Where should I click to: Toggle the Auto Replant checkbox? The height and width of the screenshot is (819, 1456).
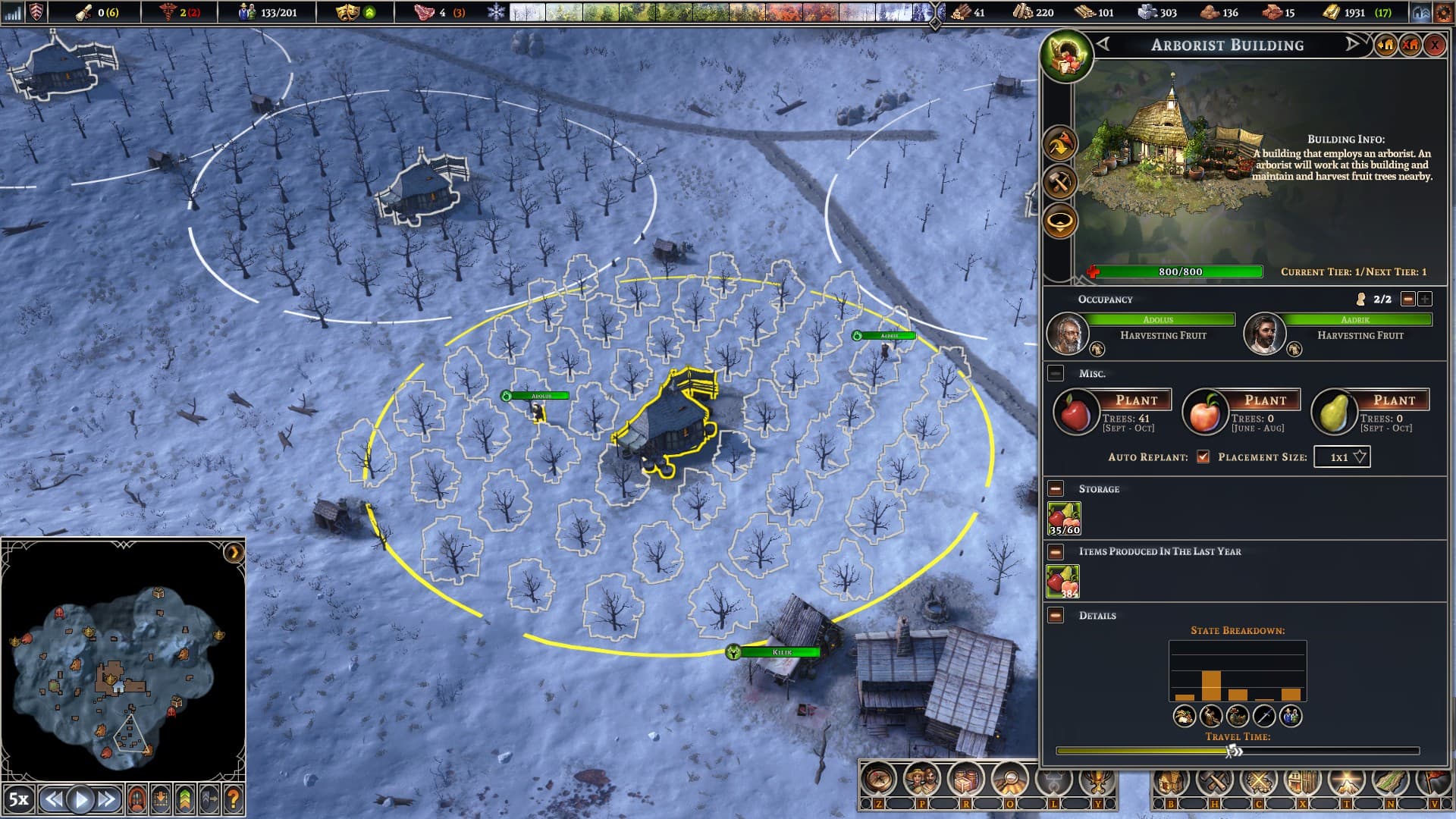point(1203,457)
